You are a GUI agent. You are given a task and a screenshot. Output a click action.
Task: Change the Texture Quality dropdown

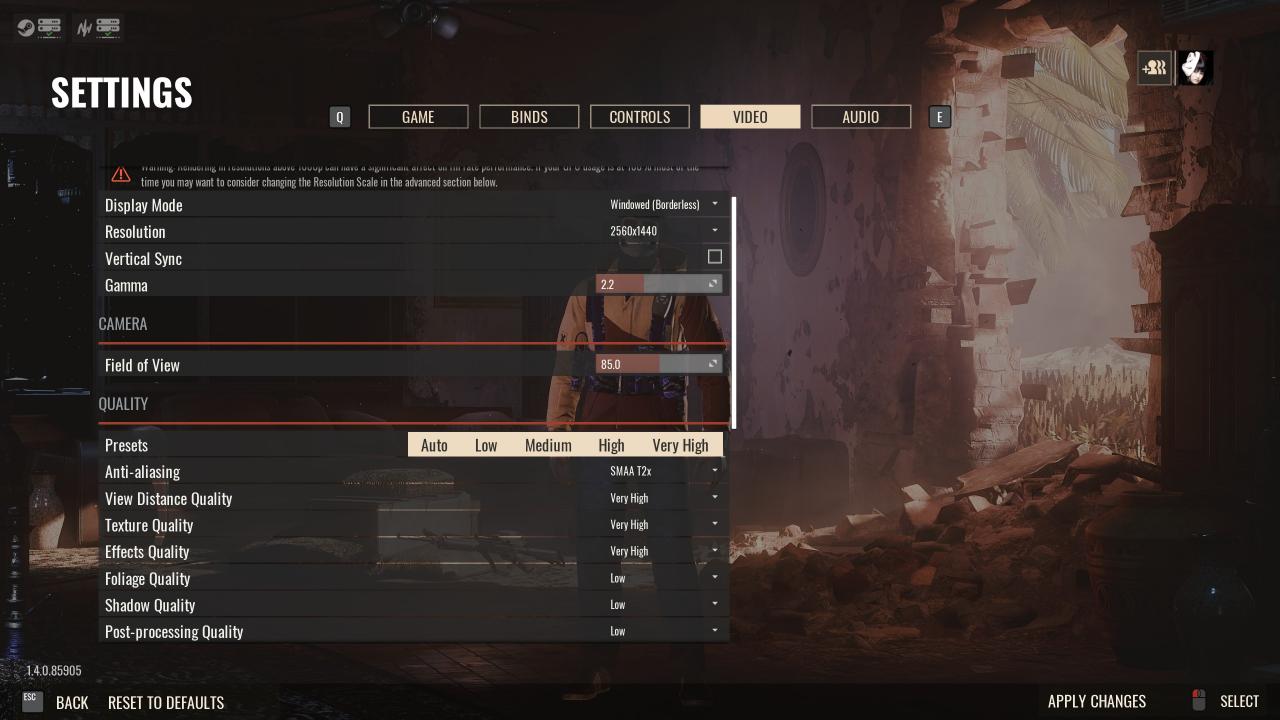[663, 525]
